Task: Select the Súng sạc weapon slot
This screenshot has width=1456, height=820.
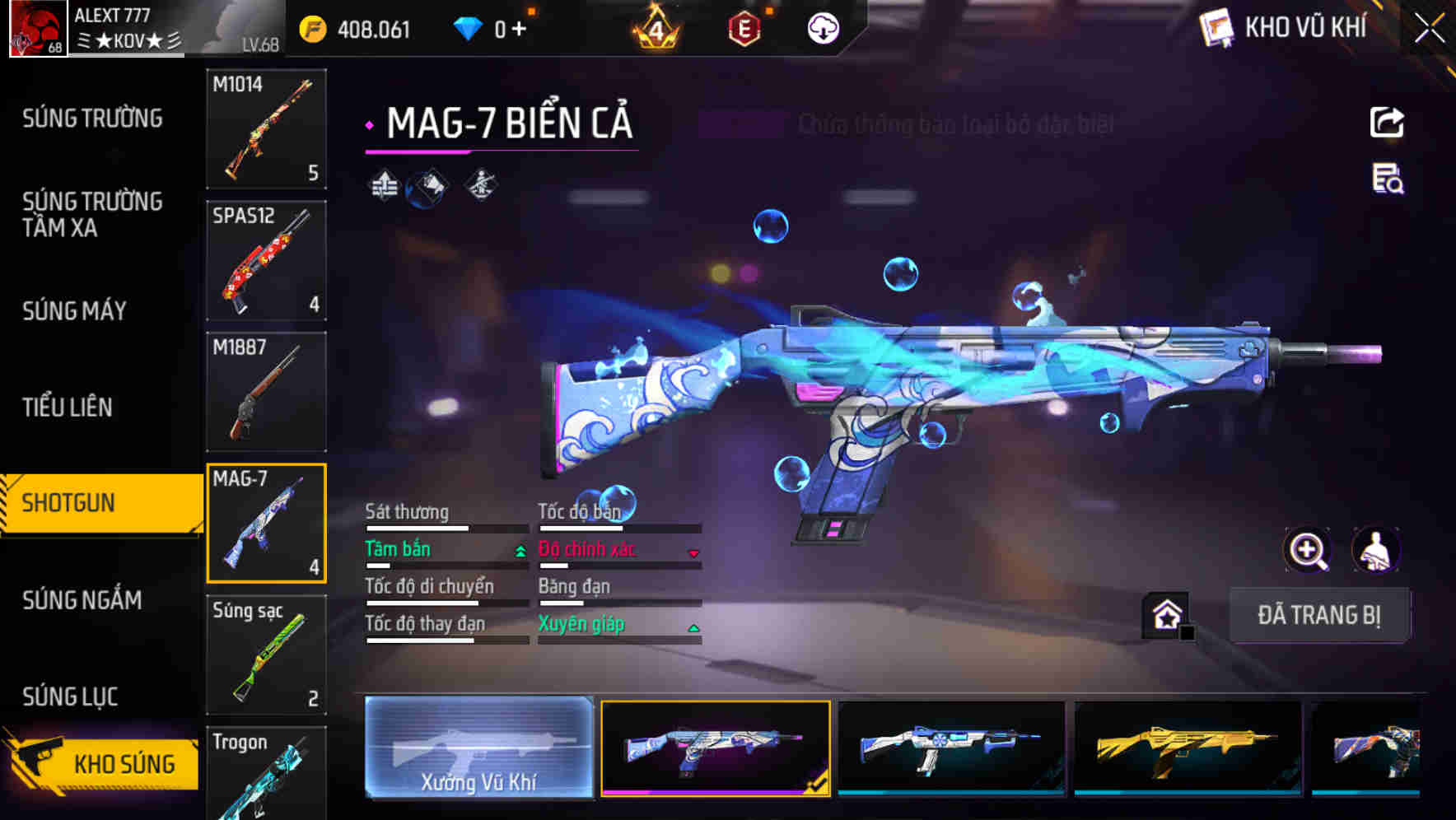Action: pyautogui.click(x=266, y=655)
